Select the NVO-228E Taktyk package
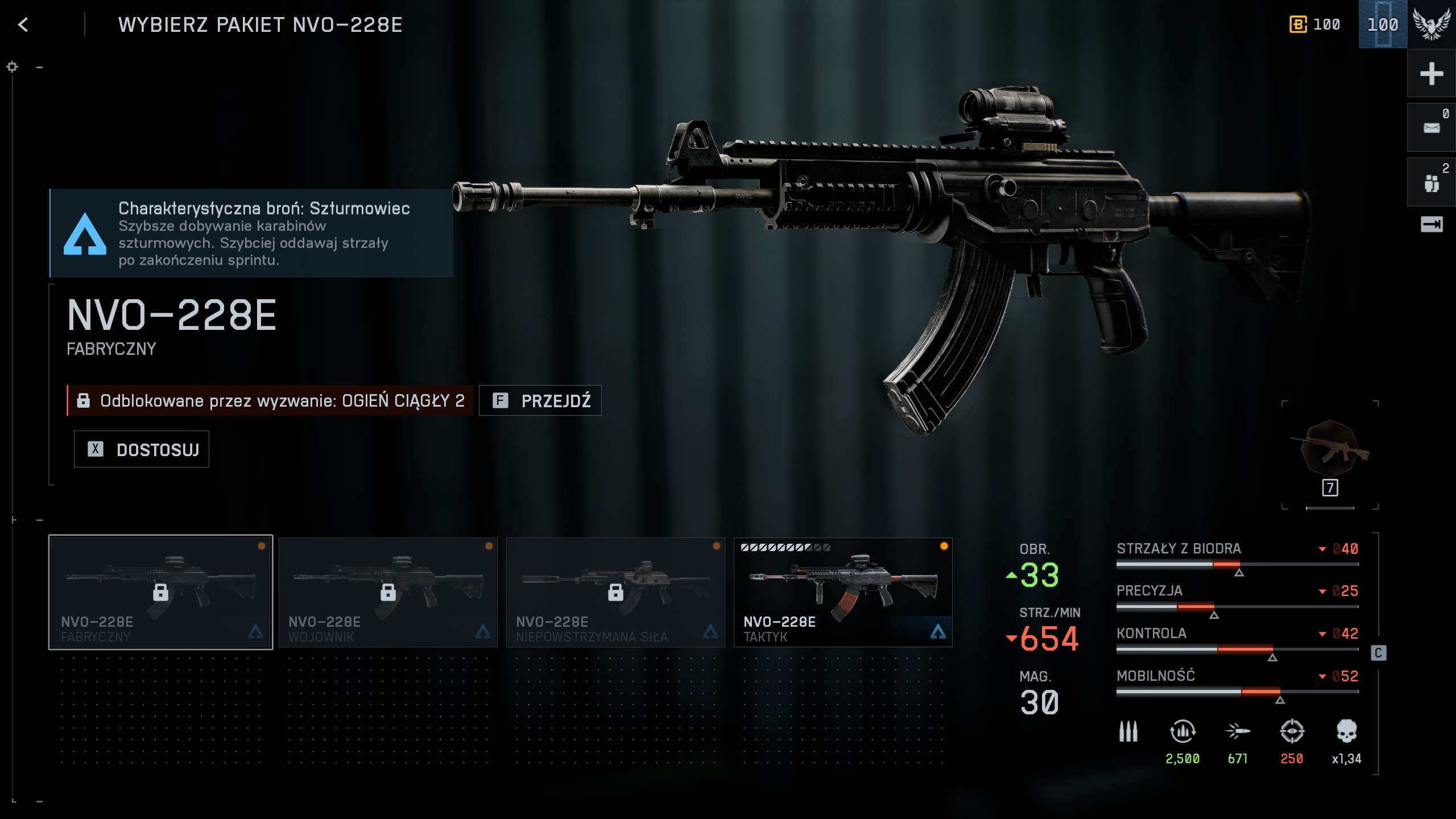Screen dimensions: 1456x819 pyautogui.click(x=843, y=591)
